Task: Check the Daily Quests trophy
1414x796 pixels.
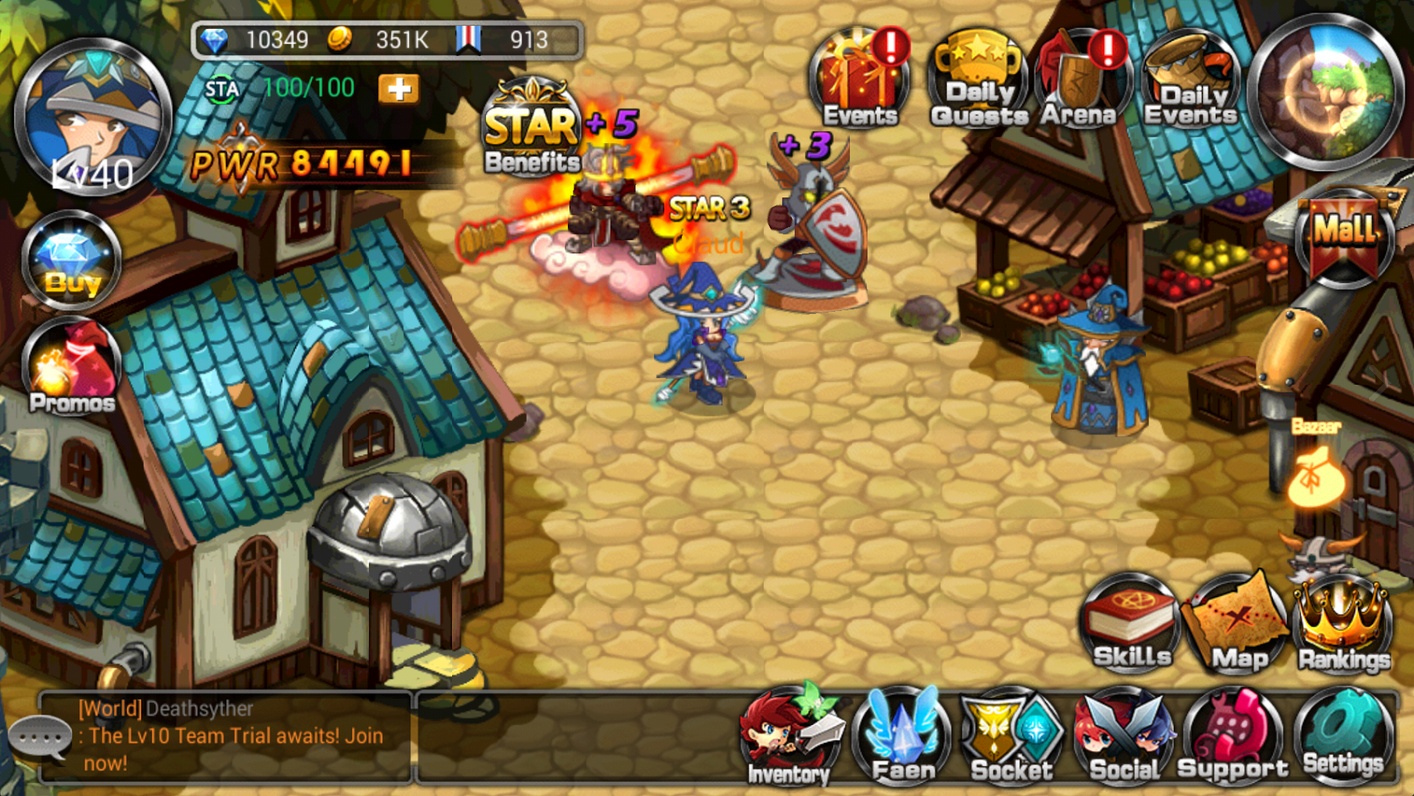Action: coord(978,82)
